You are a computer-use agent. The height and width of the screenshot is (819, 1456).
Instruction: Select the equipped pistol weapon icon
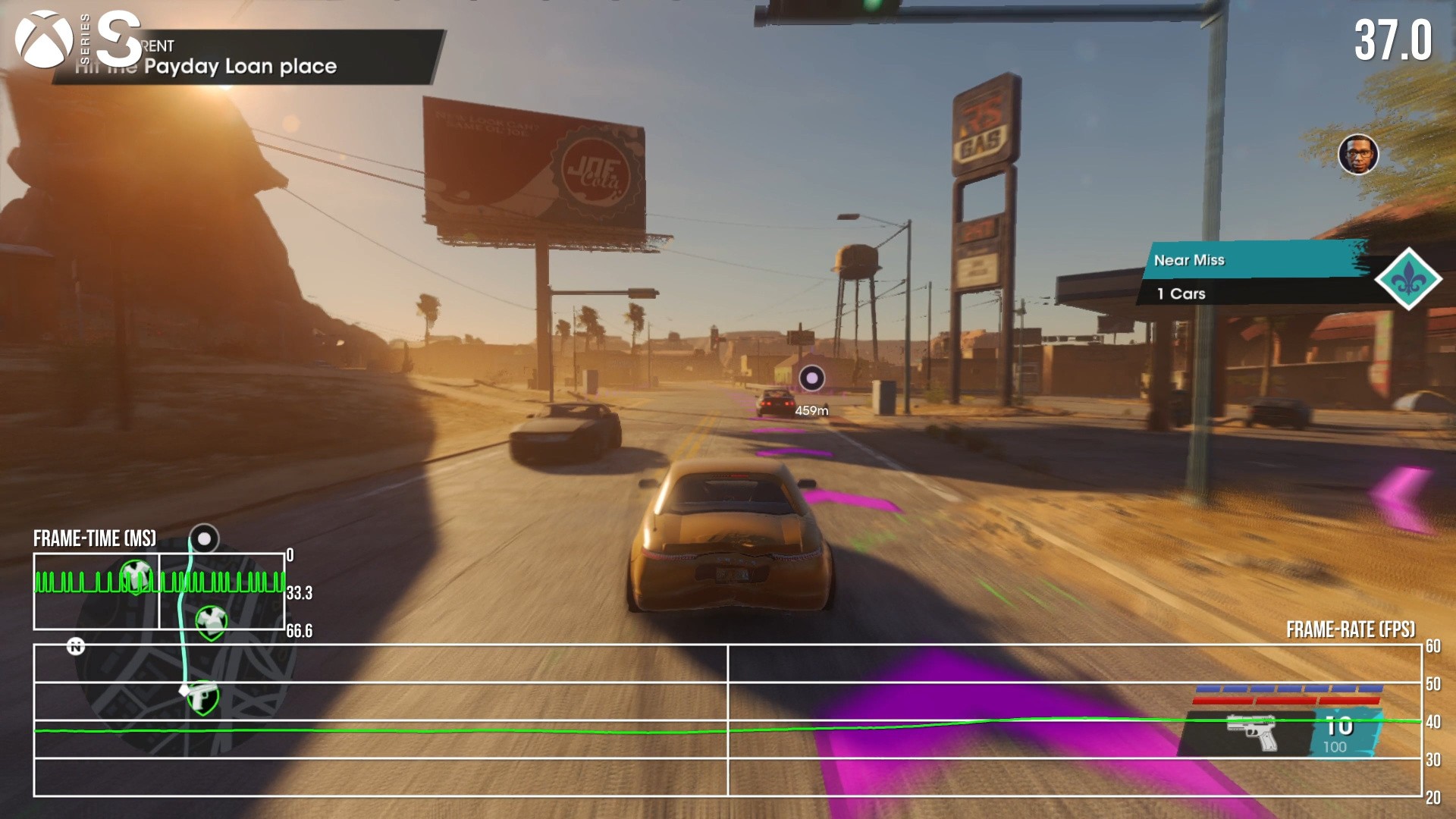1251,732
